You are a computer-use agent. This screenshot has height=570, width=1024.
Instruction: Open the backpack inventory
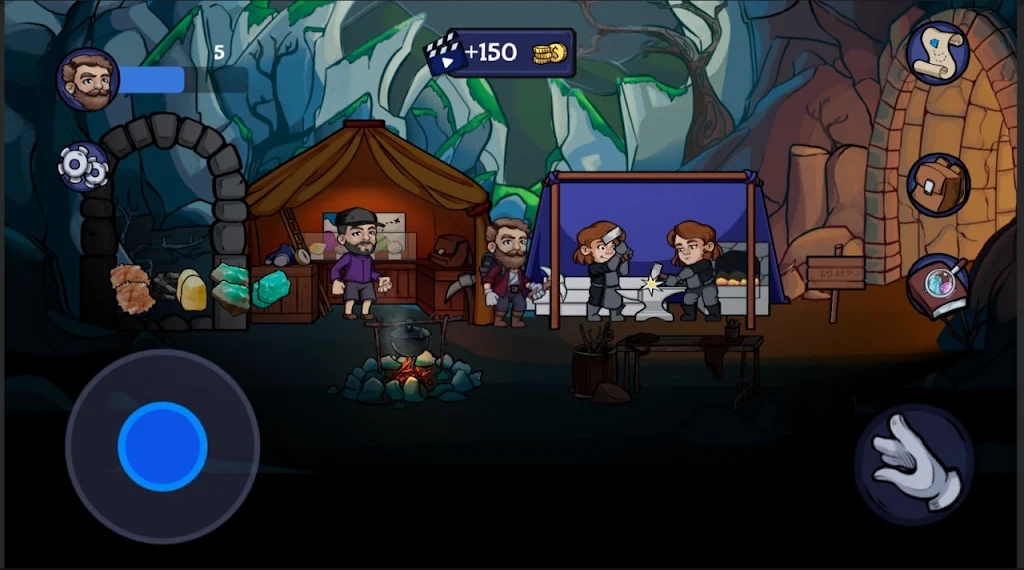click(x=937, y=185)
